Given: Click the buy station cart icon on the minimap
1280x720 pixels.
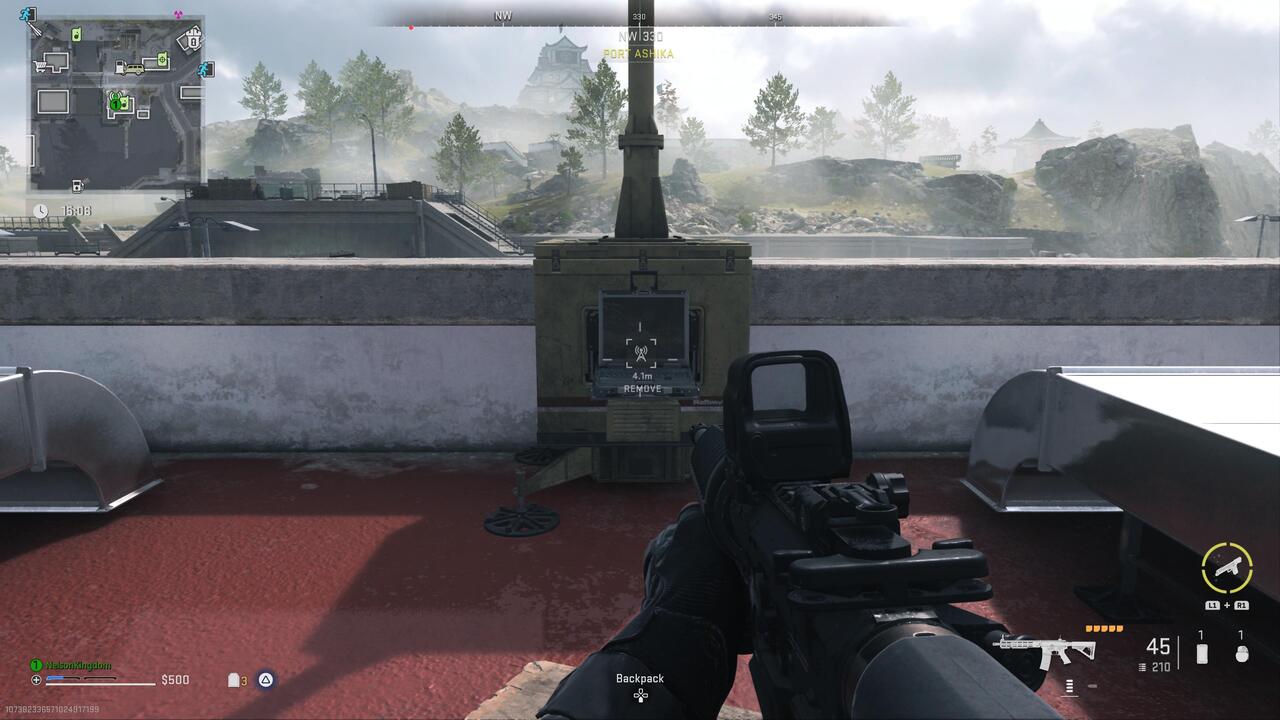Looking at the screenshot, I should click(38, 66).
